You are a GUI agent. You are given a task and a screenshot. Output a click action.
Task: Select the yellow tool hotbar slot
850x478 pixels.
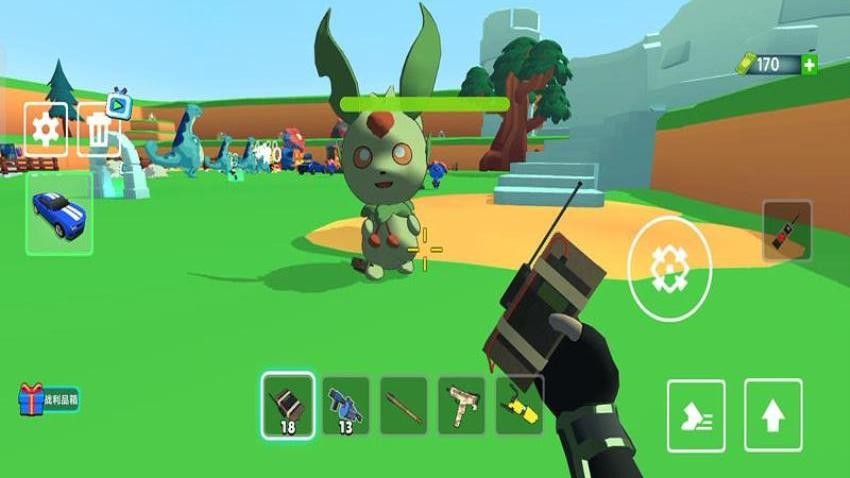[519, 405]
